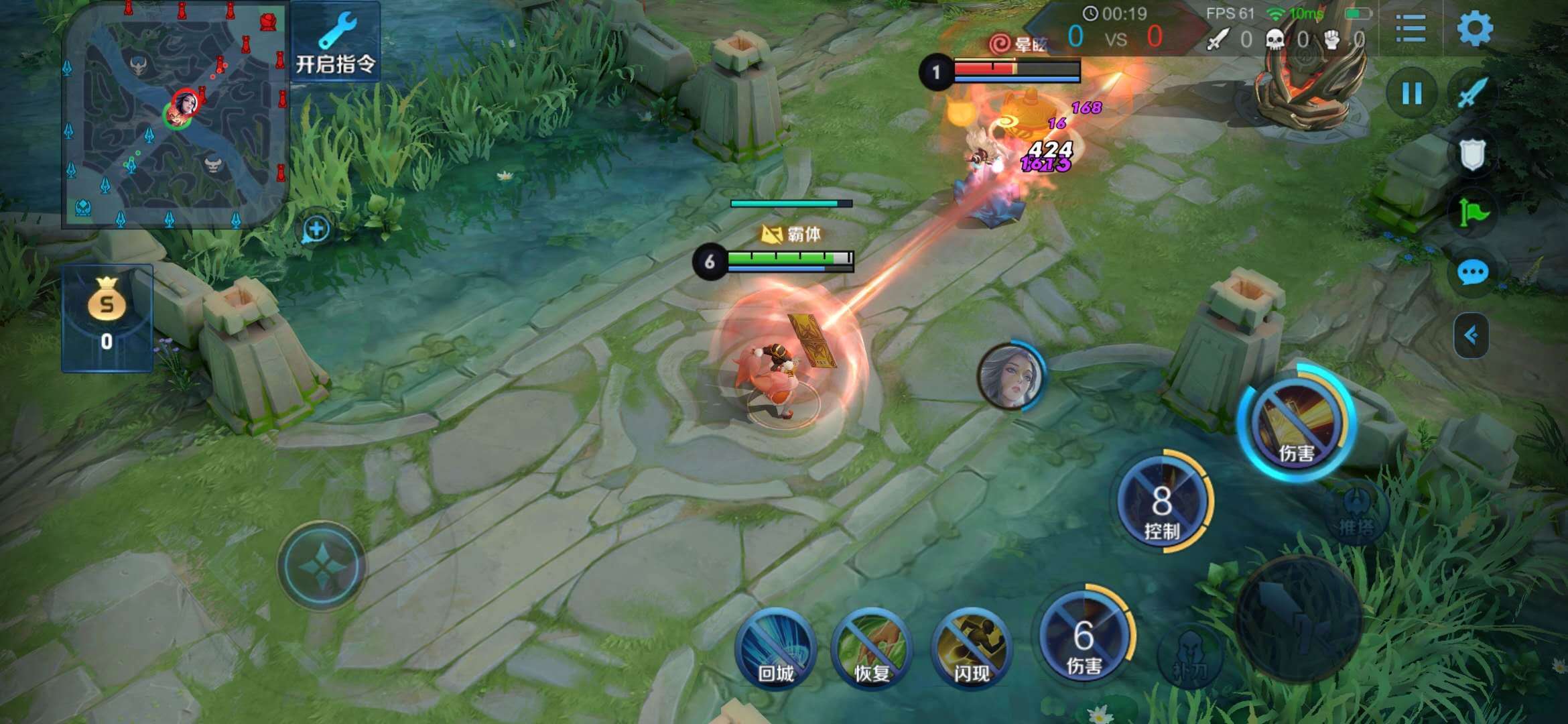Open the chat bubble quick messages

[1472, 272]
